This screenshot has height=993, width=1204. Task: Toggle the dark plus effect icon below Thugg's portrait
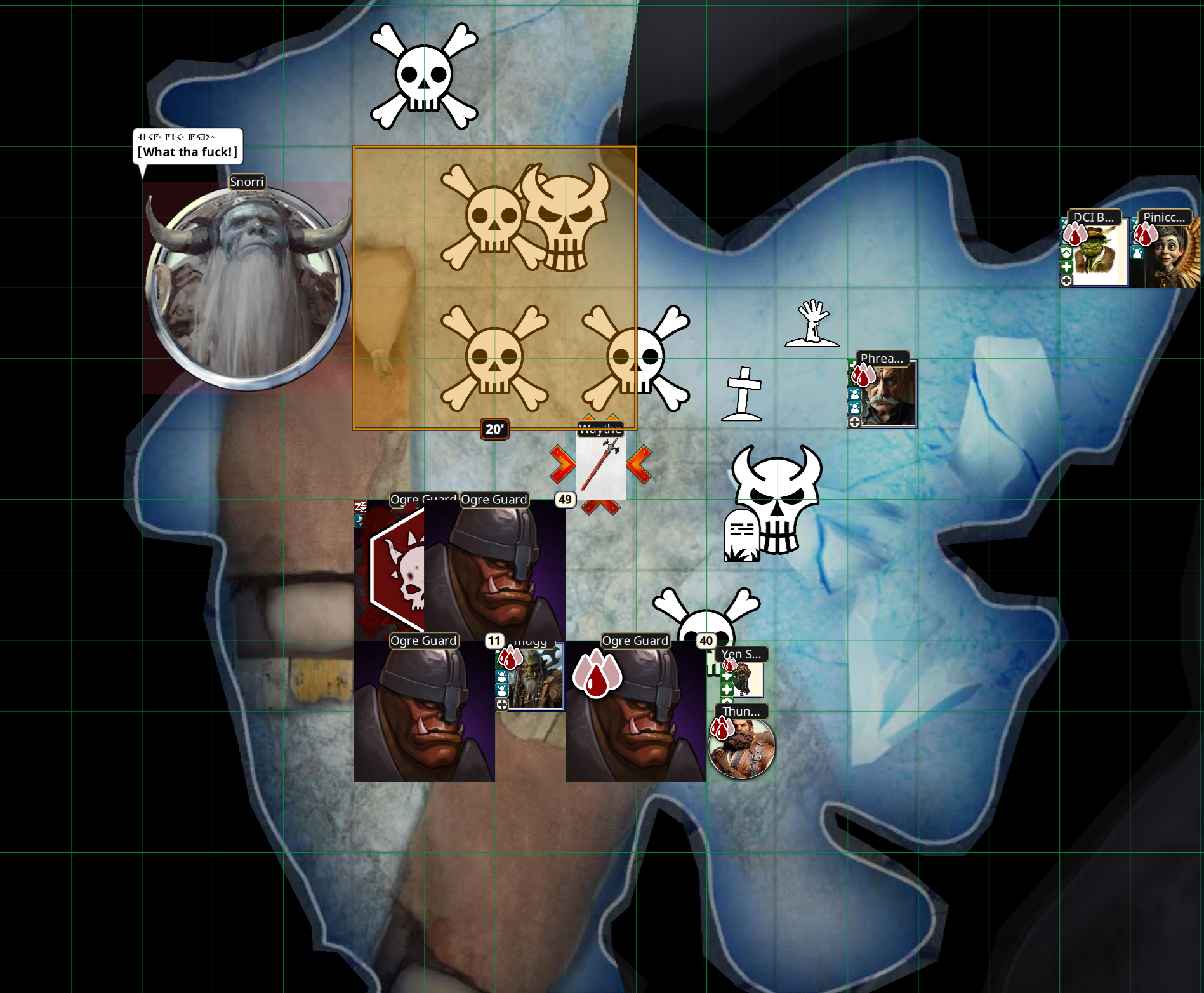pyautogui.click(x=502, y=705)
